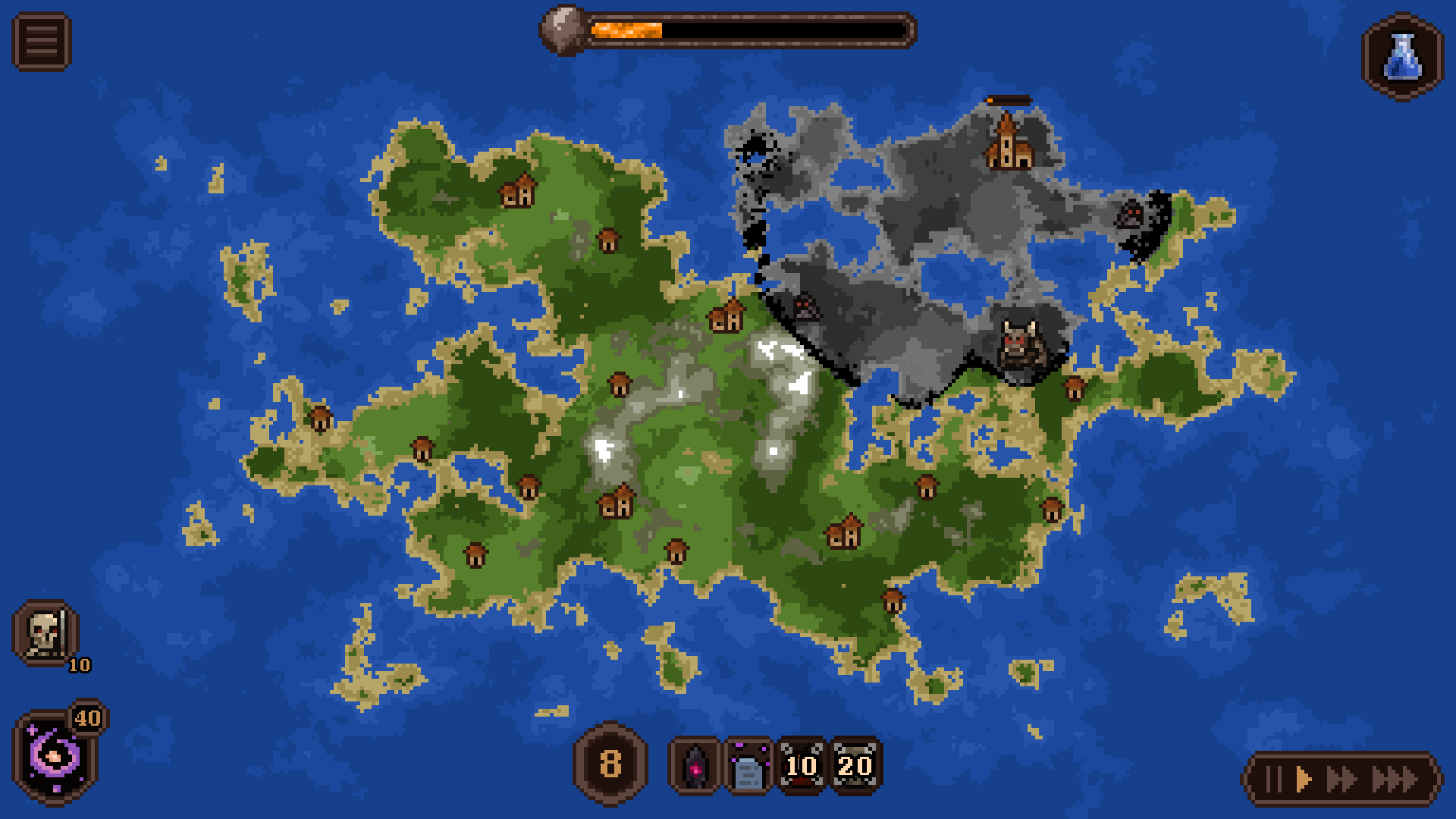The image size is (1456, 819).
Task: Switch to triple fast-forward speed
Action: point(1395,780)
